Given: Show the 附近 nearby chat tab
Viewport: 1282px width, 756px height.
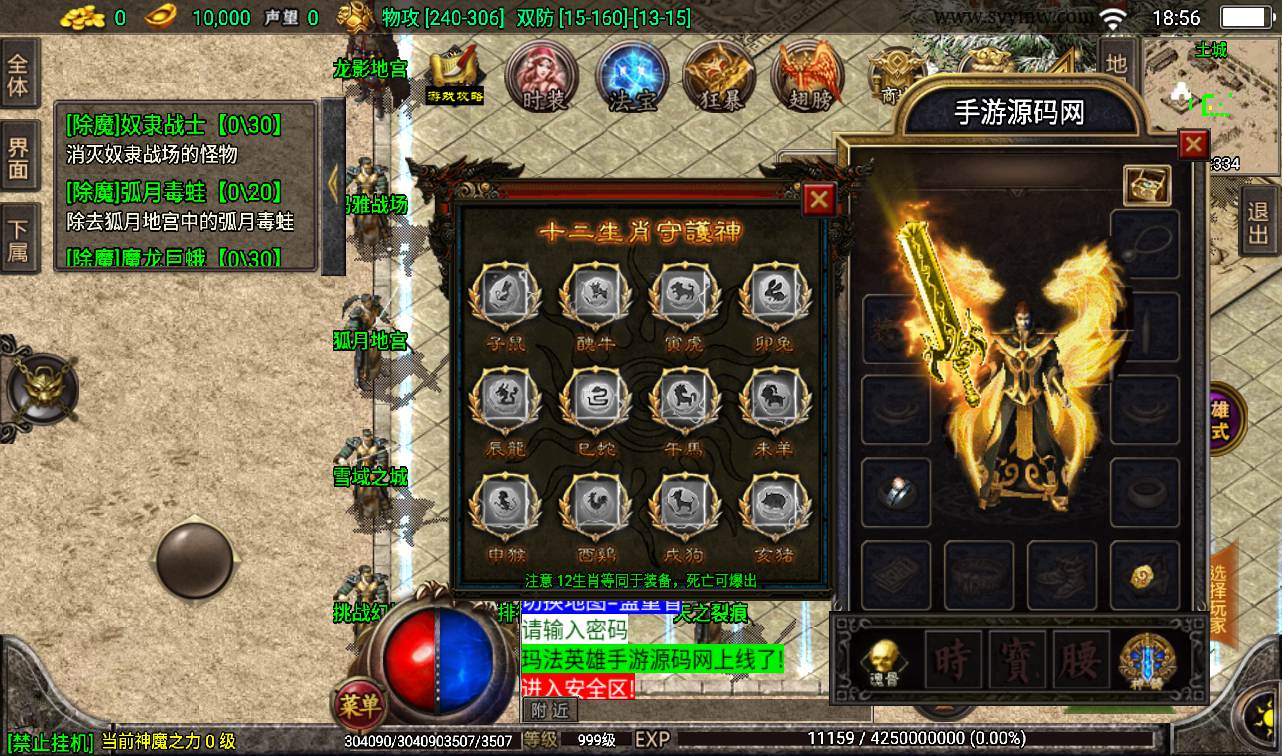Looking at the screenshot, I should click(549, 711).
